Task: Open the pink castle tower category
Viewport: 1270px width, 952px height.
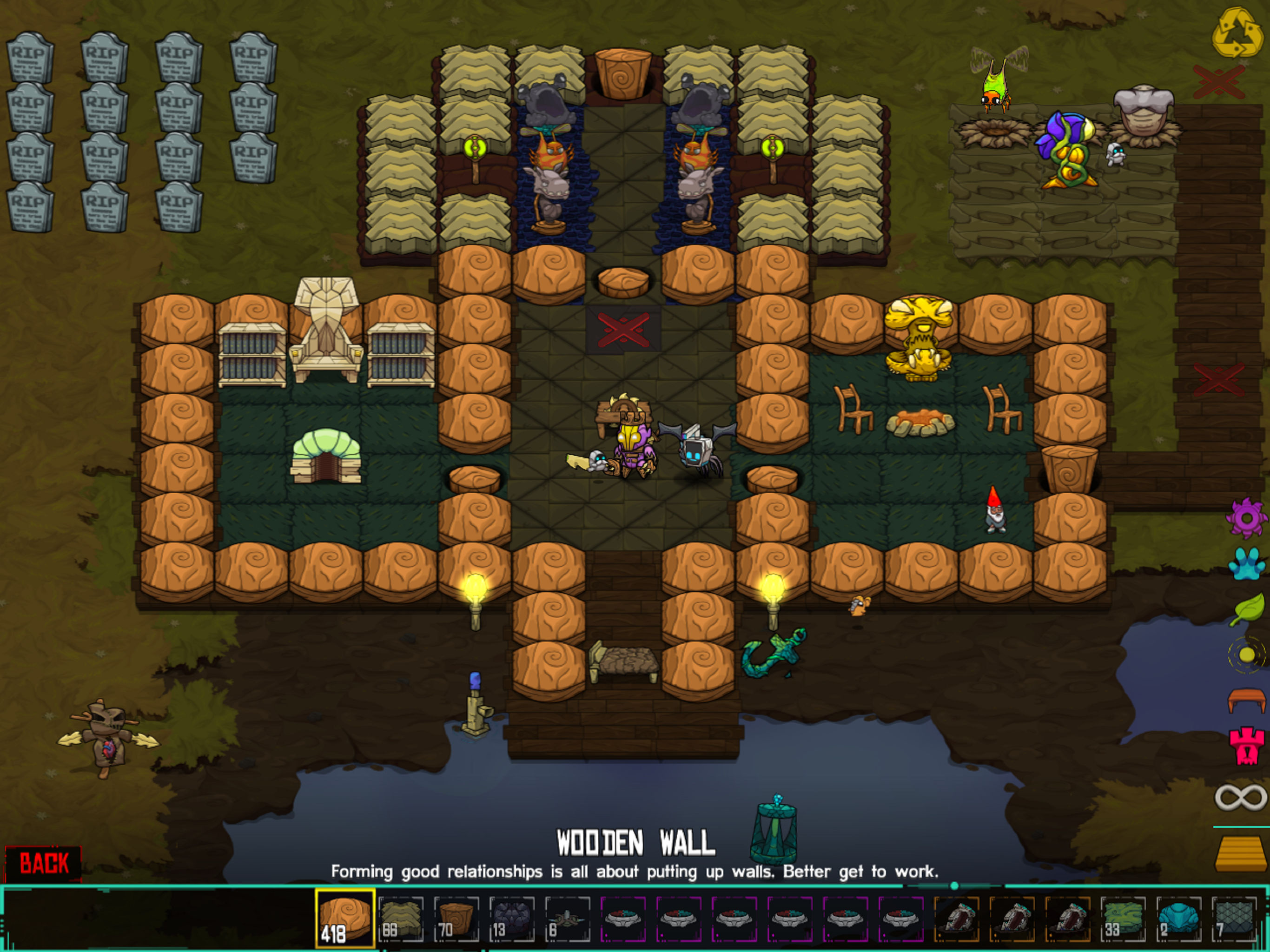Action: click(x=1246, y=746)
